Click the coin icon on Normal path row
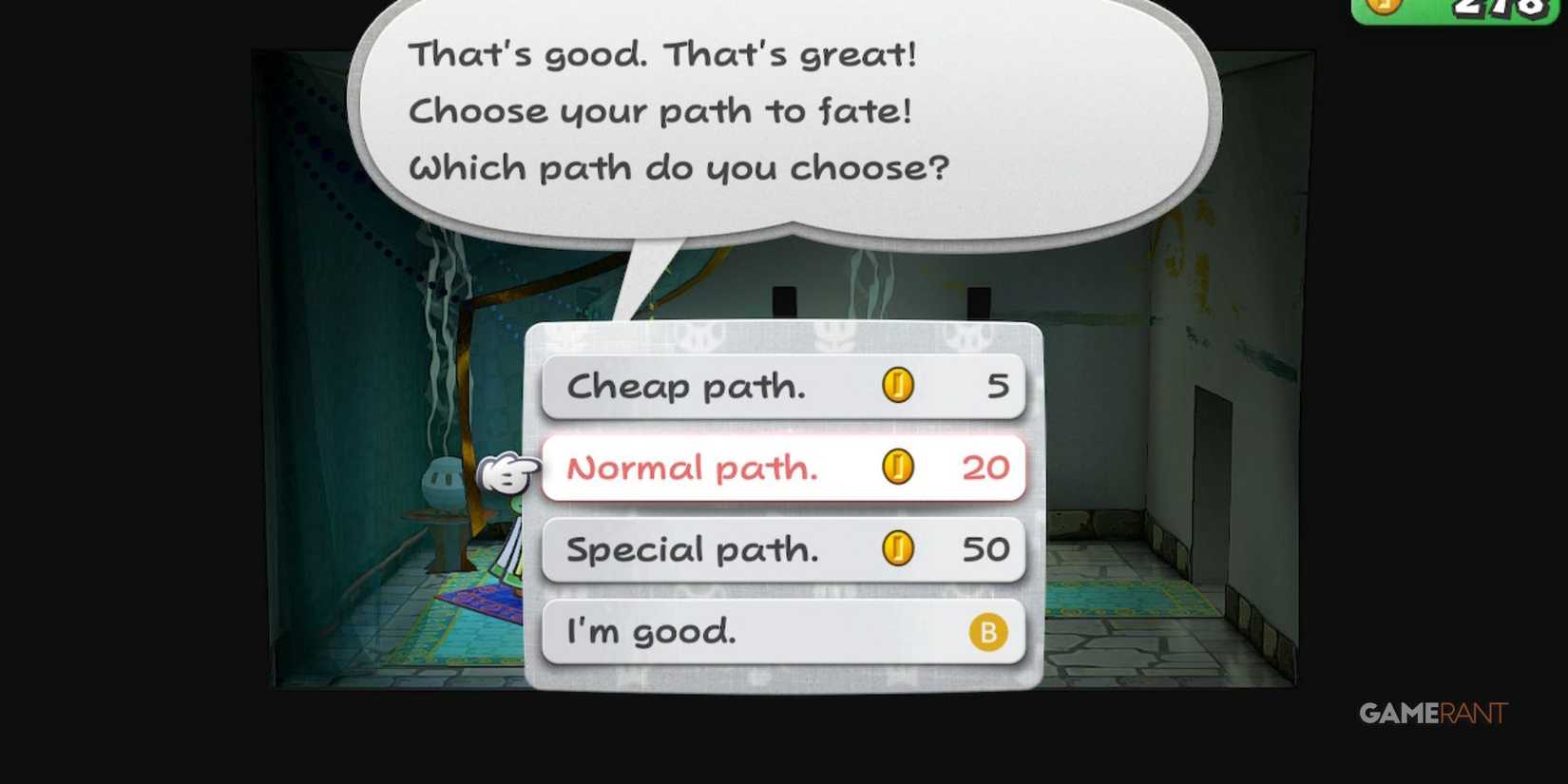Image resolution: width=1568 pixels, height=784 pixels. coord(897,468)
